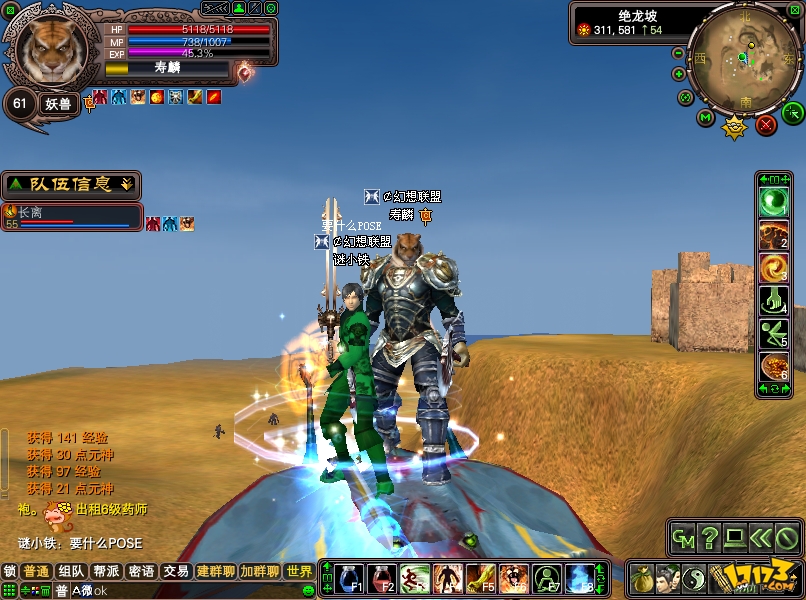The image size is (806, 600).
Task: Switch to the 密语 whisper tab
Action: [x=141, y=571]
